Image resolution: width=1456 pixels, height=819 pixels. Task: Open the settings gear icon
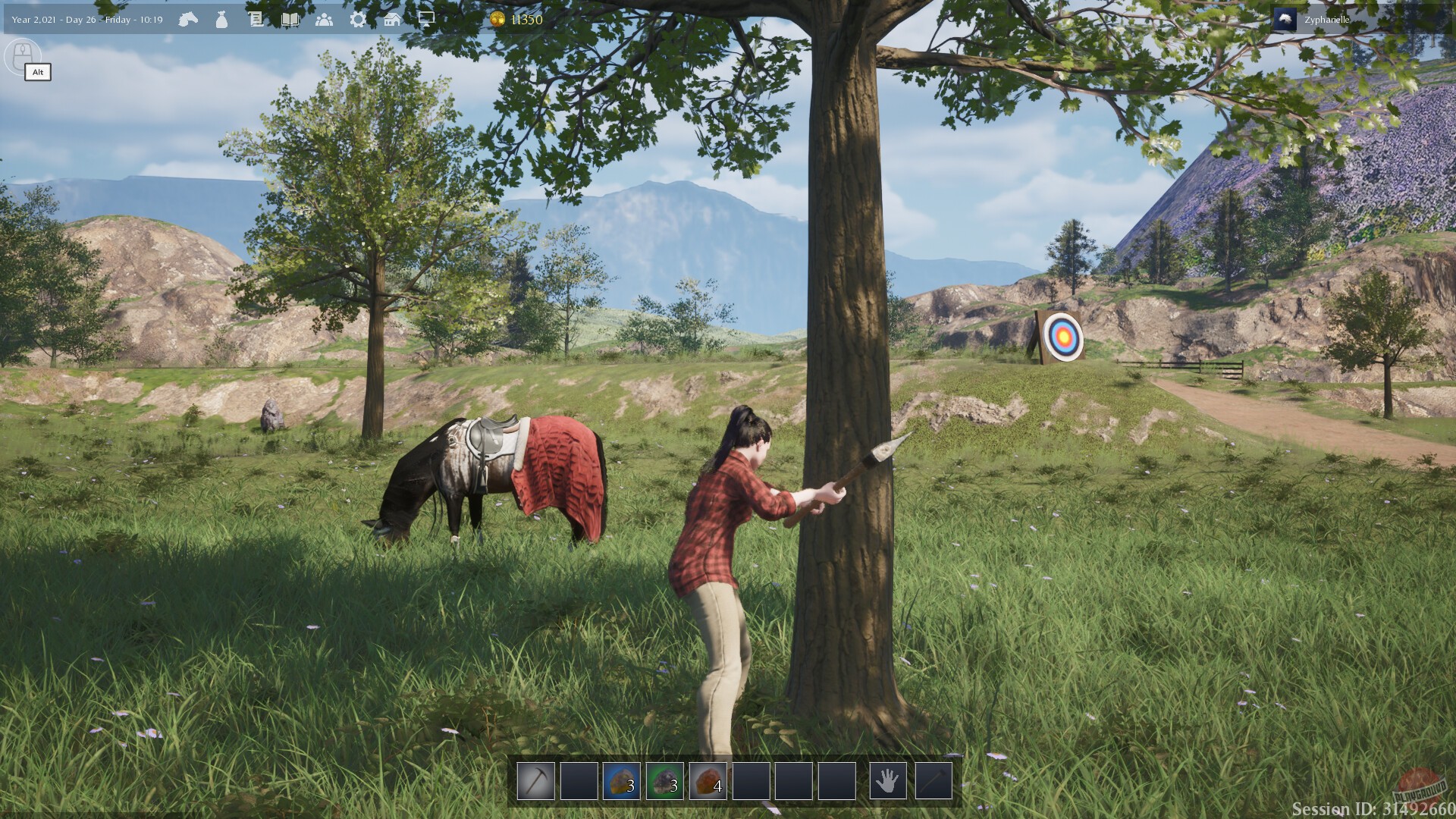[x=358, y=18]
